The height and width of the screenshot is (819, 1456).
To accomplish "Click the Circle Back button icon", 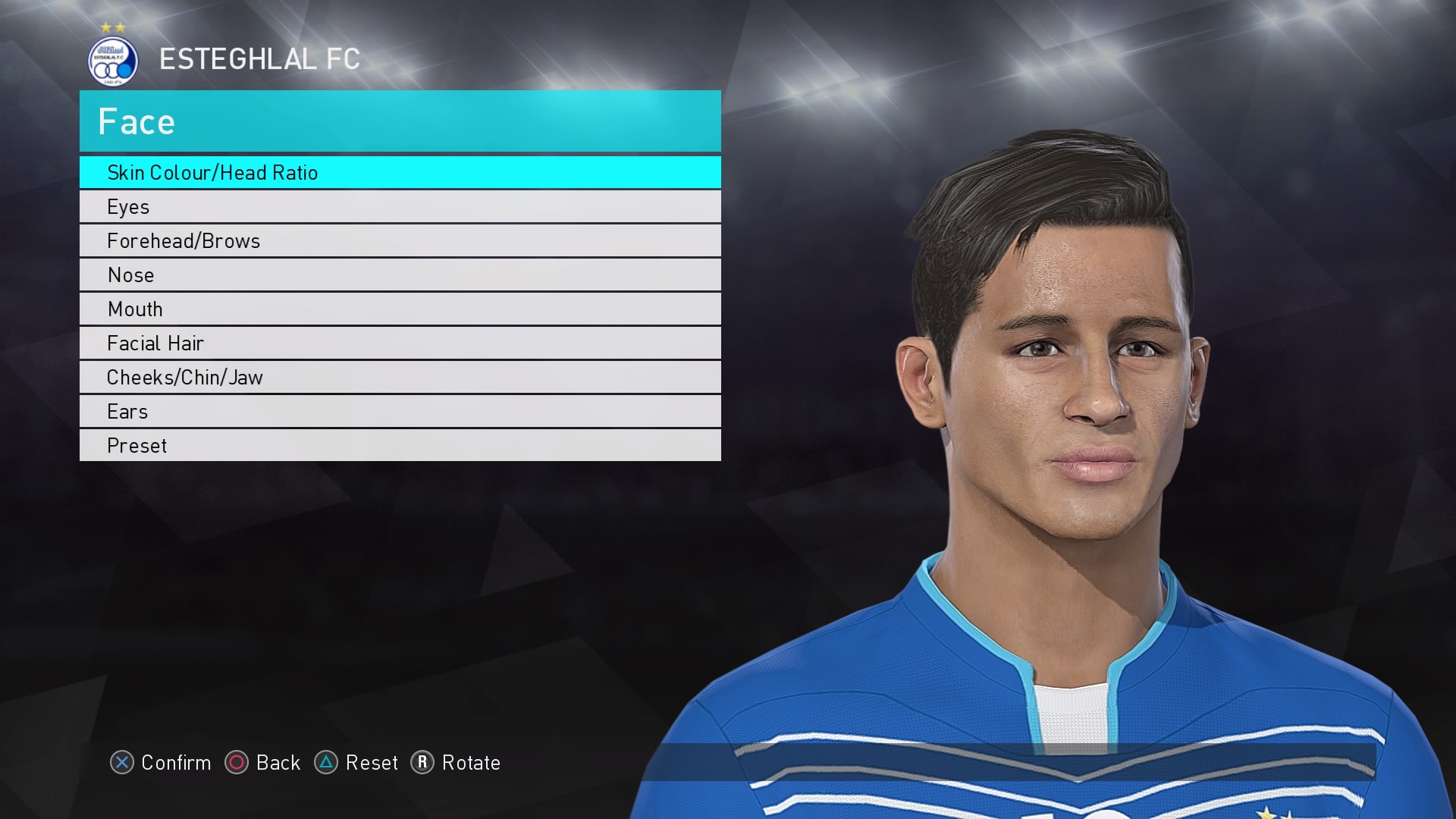I will [237, 764].
